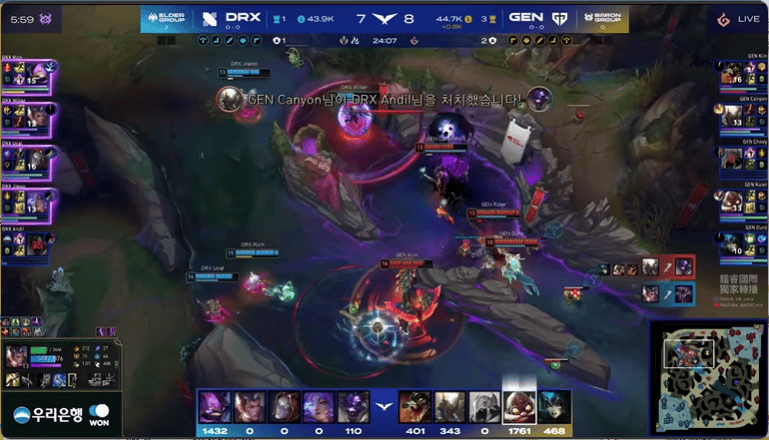Choose the bottom-bar portrait showing 1761 gold

(x=519, y=408)
